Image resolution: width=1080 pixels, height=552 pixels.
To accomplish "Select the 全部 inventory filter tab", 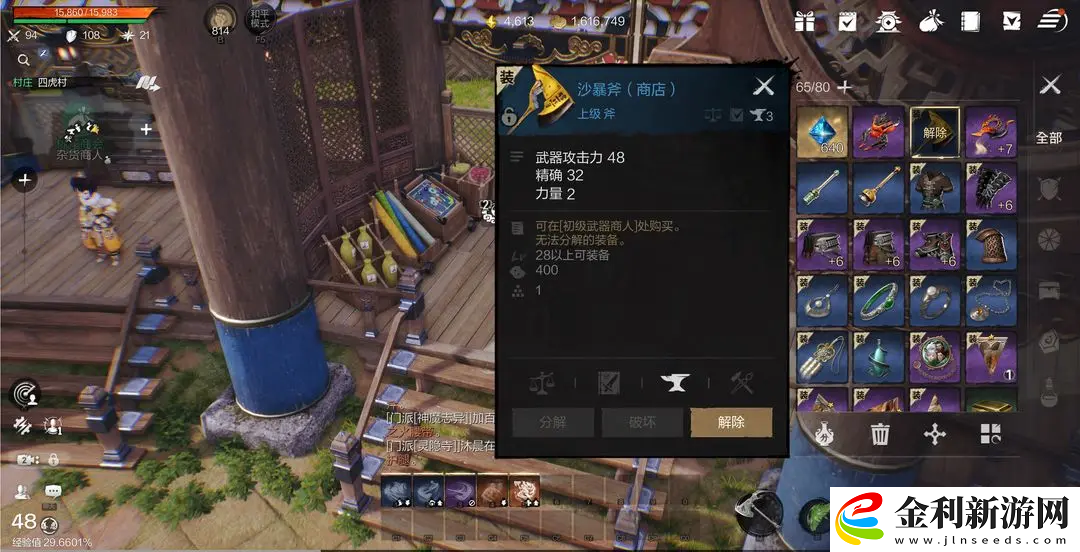I will tap(1049, 138).
